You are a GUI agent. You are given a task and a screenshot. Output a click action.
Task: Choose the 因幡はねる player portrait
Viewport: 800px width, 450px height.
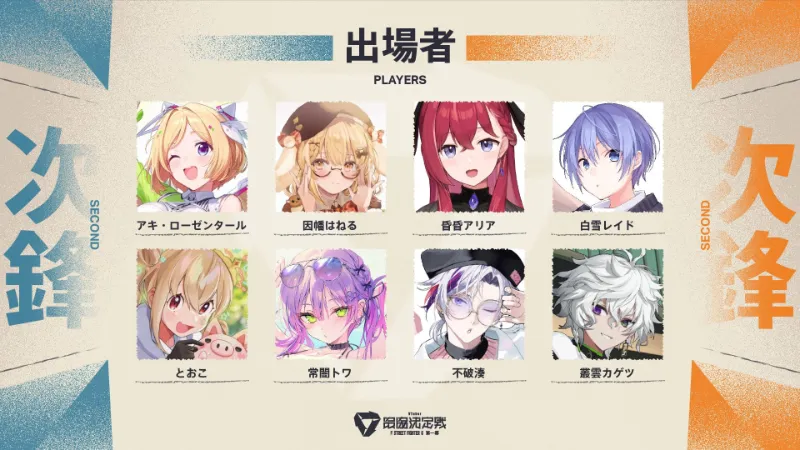[330, 153]
